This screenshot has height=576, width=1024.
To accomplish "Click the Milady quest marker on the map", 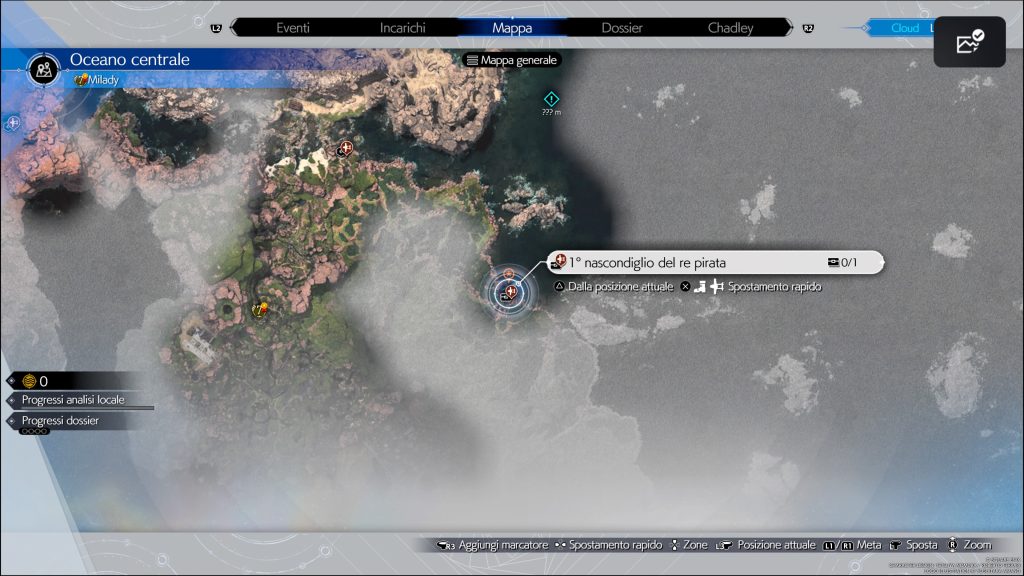I will [261, 309].
